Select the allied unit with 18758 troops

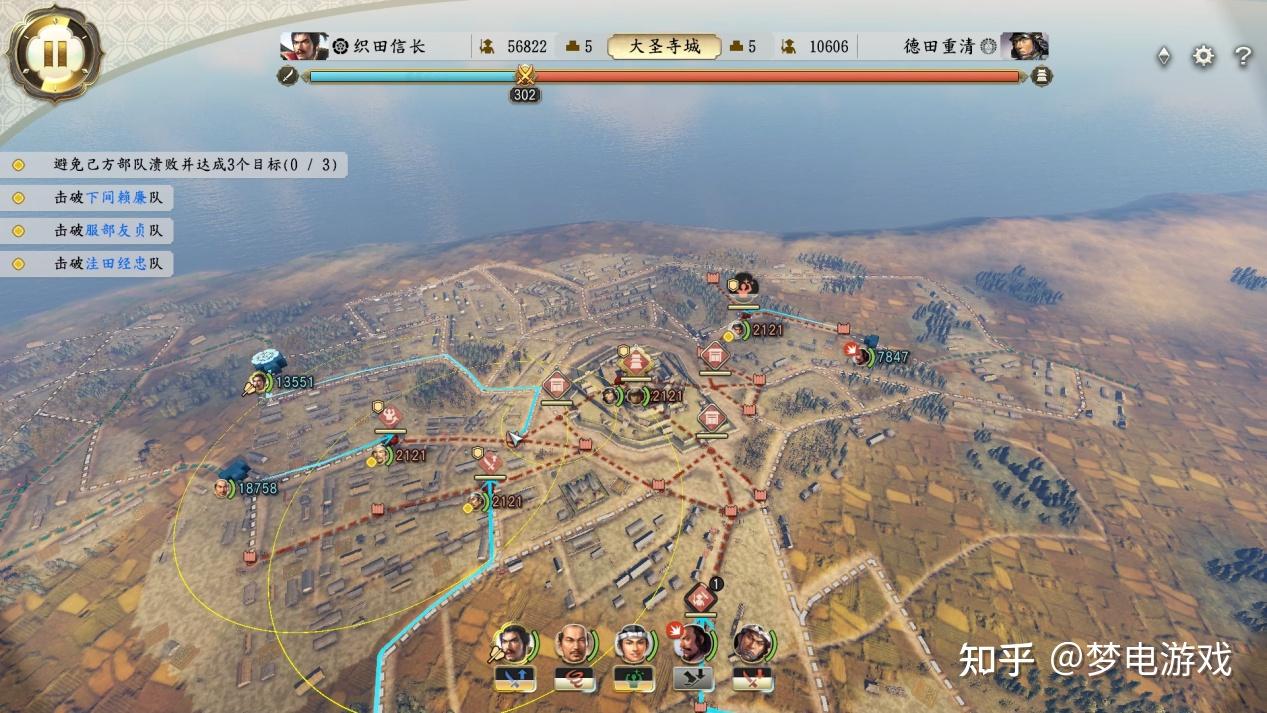pyautogui.click(x=223, y=488)
